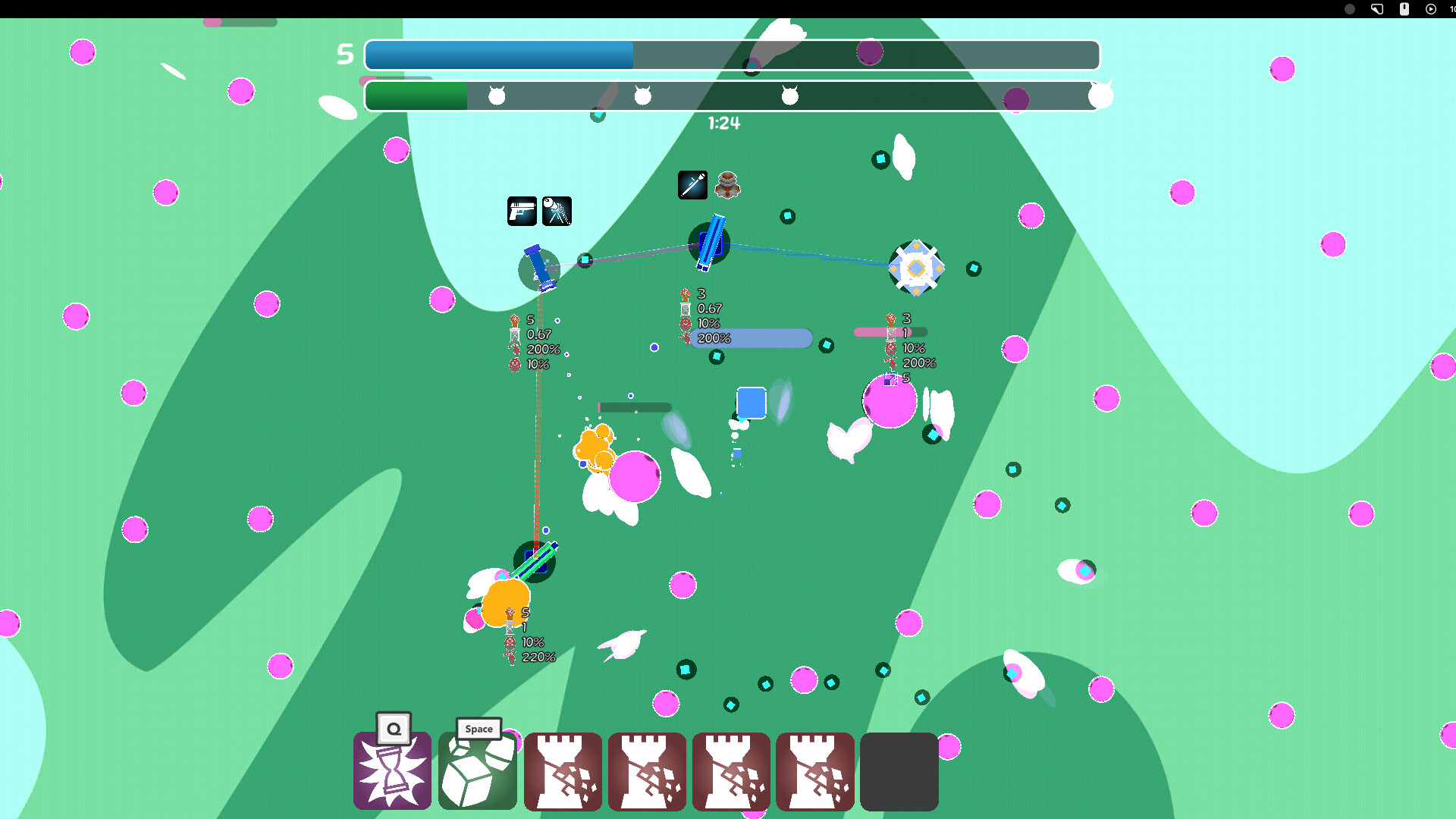Click the white diamond portal structure

click(917, 267)
